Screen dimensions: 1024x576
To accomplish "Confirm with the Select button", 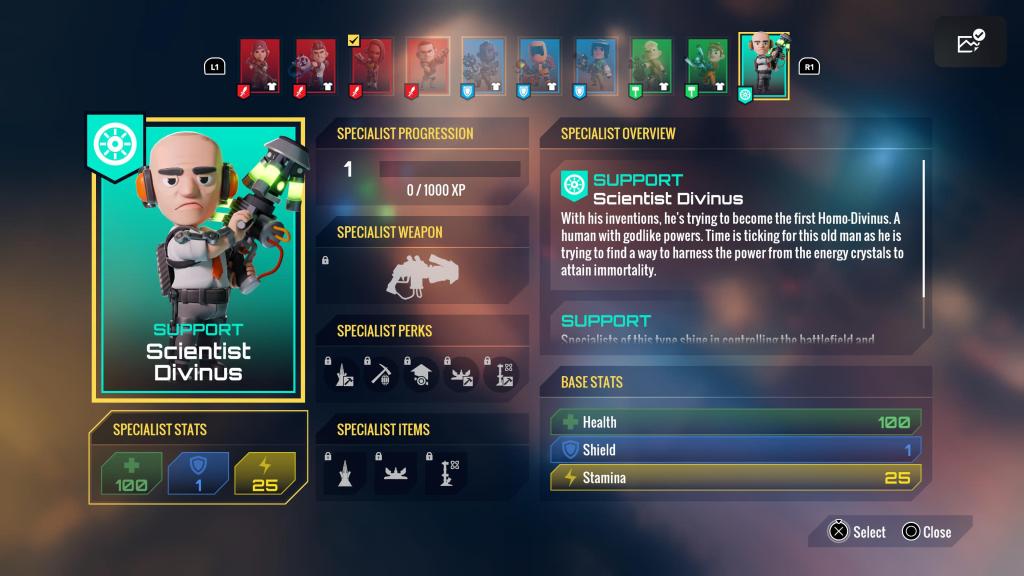I will 857,532.
